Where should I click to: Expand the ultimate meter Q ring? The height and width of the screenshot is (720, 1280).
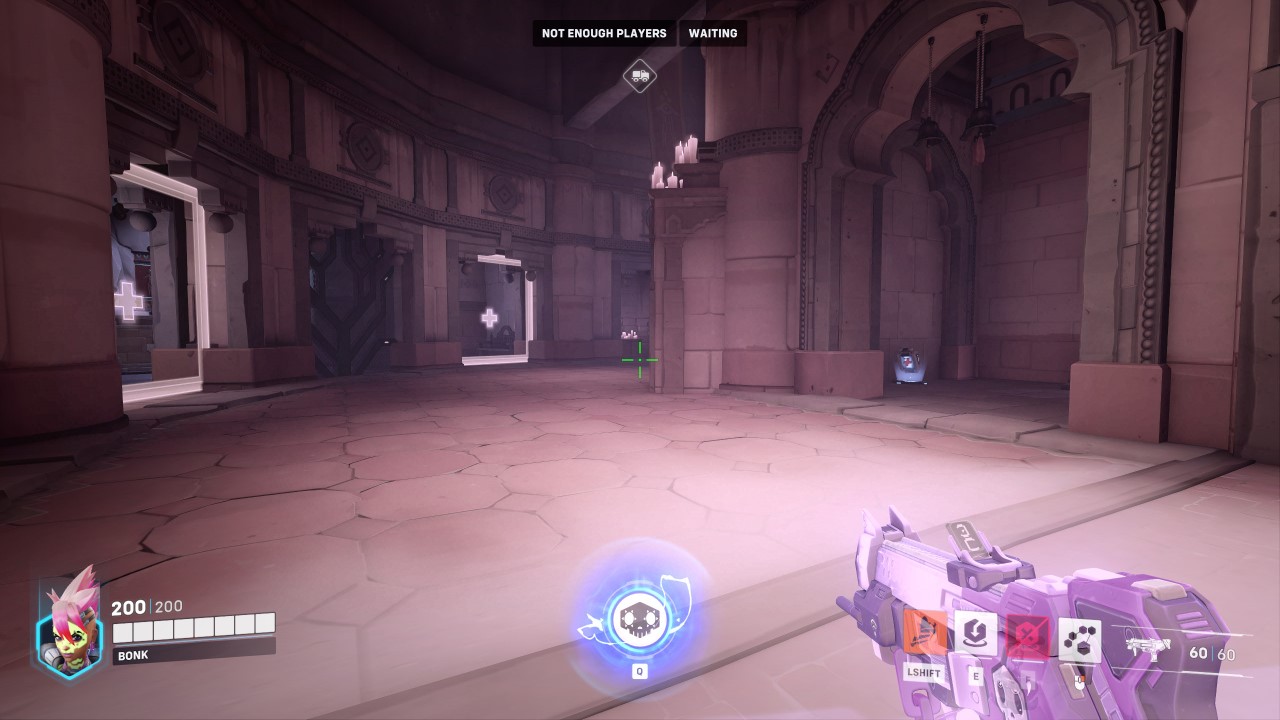click(x=640, y=671)
